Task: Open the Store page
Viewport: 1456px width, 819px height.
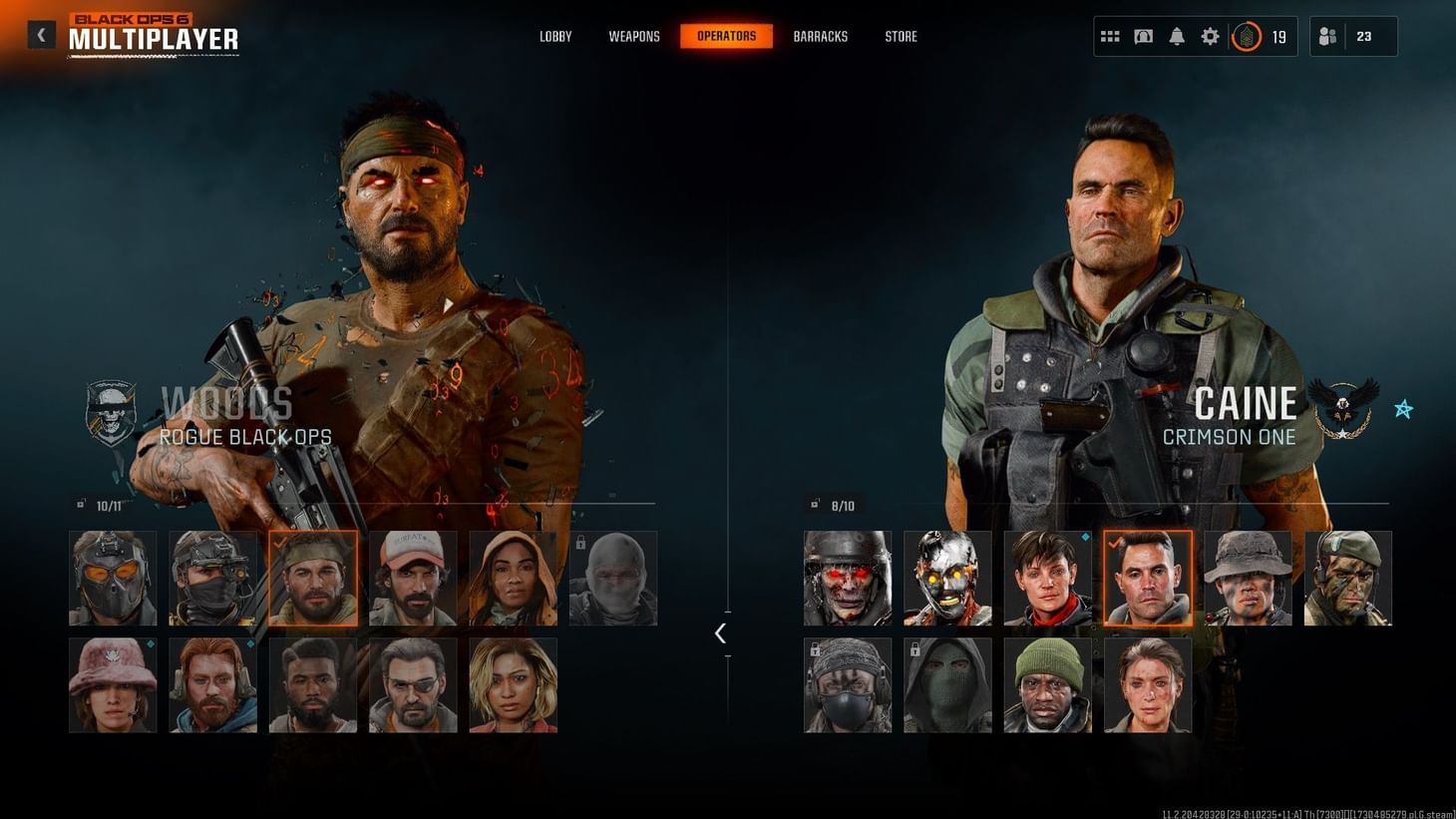Action: pyautogui.click(x=901, y=36)
